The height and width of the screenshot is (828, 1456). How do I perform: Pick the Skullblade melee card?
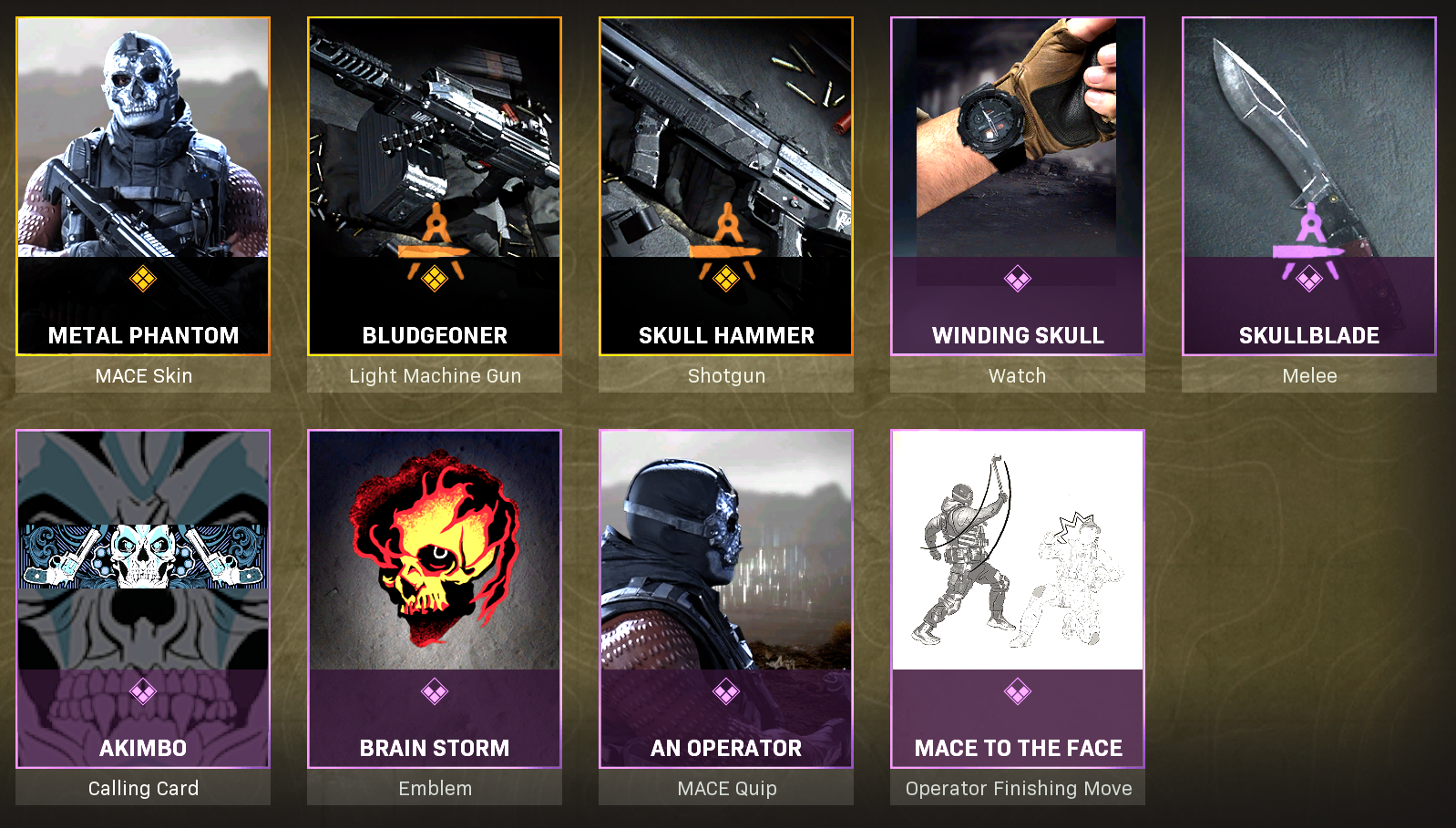(x=1309, y=187)
